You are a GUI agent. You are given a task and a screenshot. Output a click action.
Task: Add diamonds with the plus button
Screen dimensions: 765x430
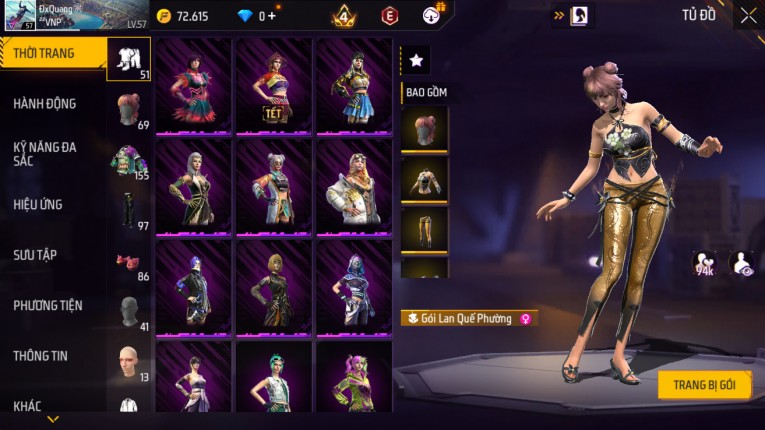pyautogui.click(x=272, y=16)
